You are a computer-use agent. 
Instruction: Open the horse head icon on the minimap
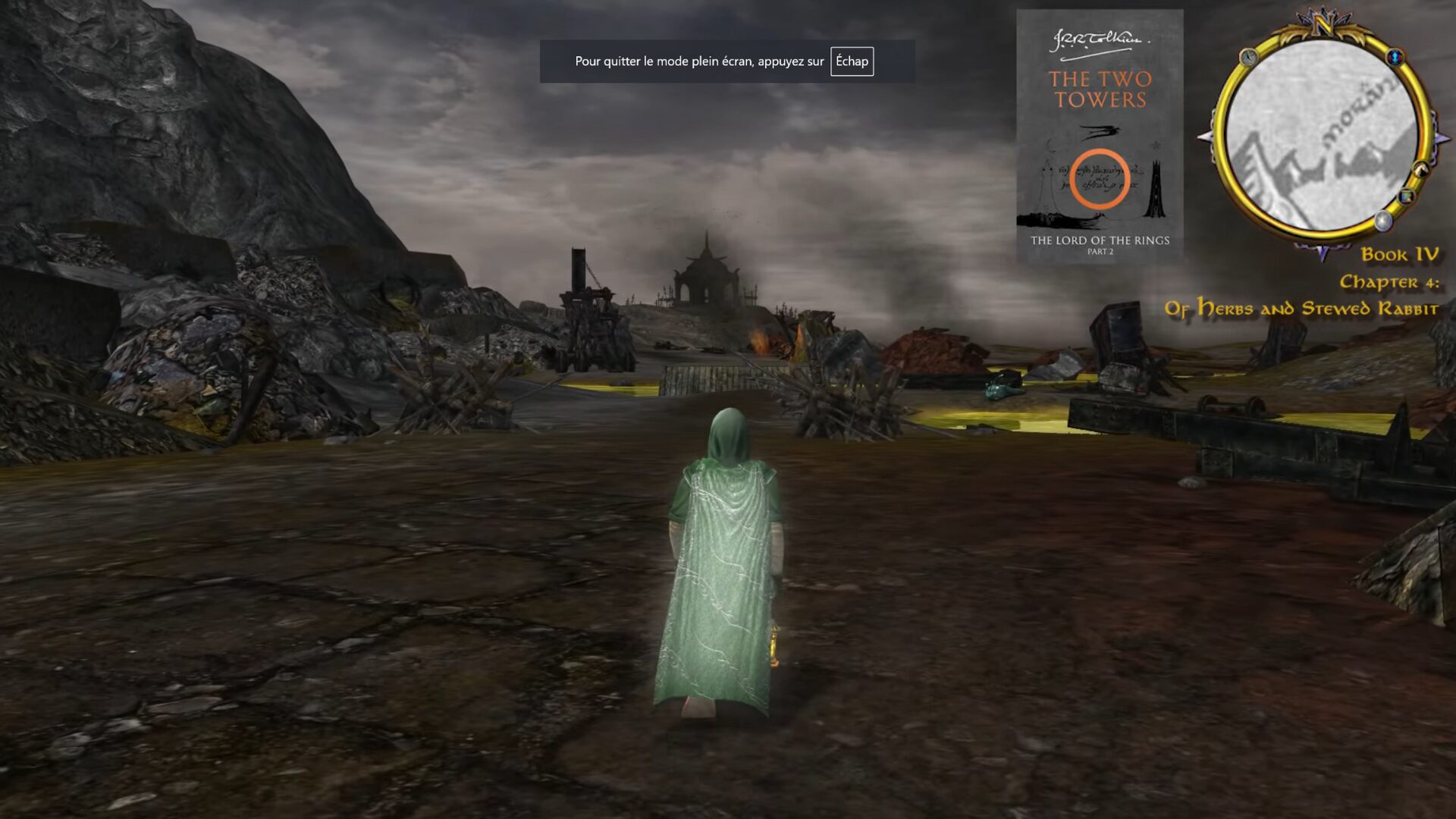(x=1420, y=168)
